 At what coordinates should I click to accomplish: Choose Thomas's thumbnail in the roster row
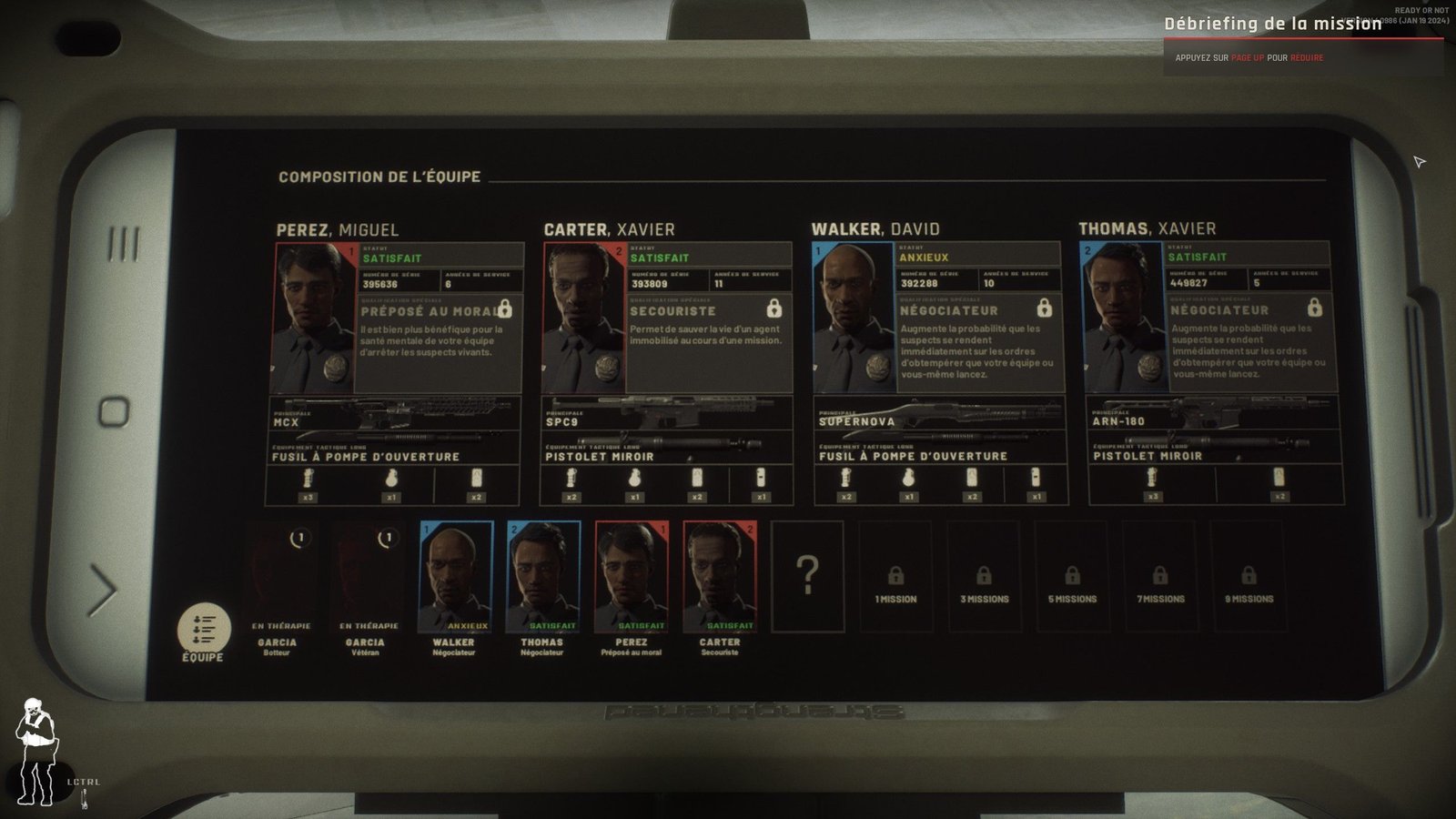point(543,576)
